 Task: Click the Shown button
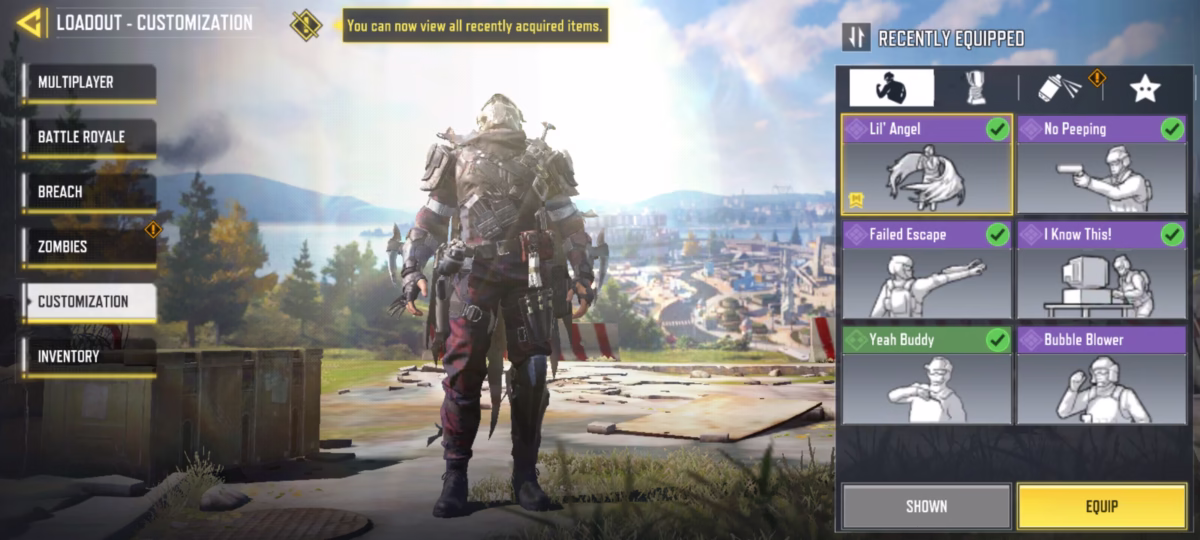[x=926, y=506]
